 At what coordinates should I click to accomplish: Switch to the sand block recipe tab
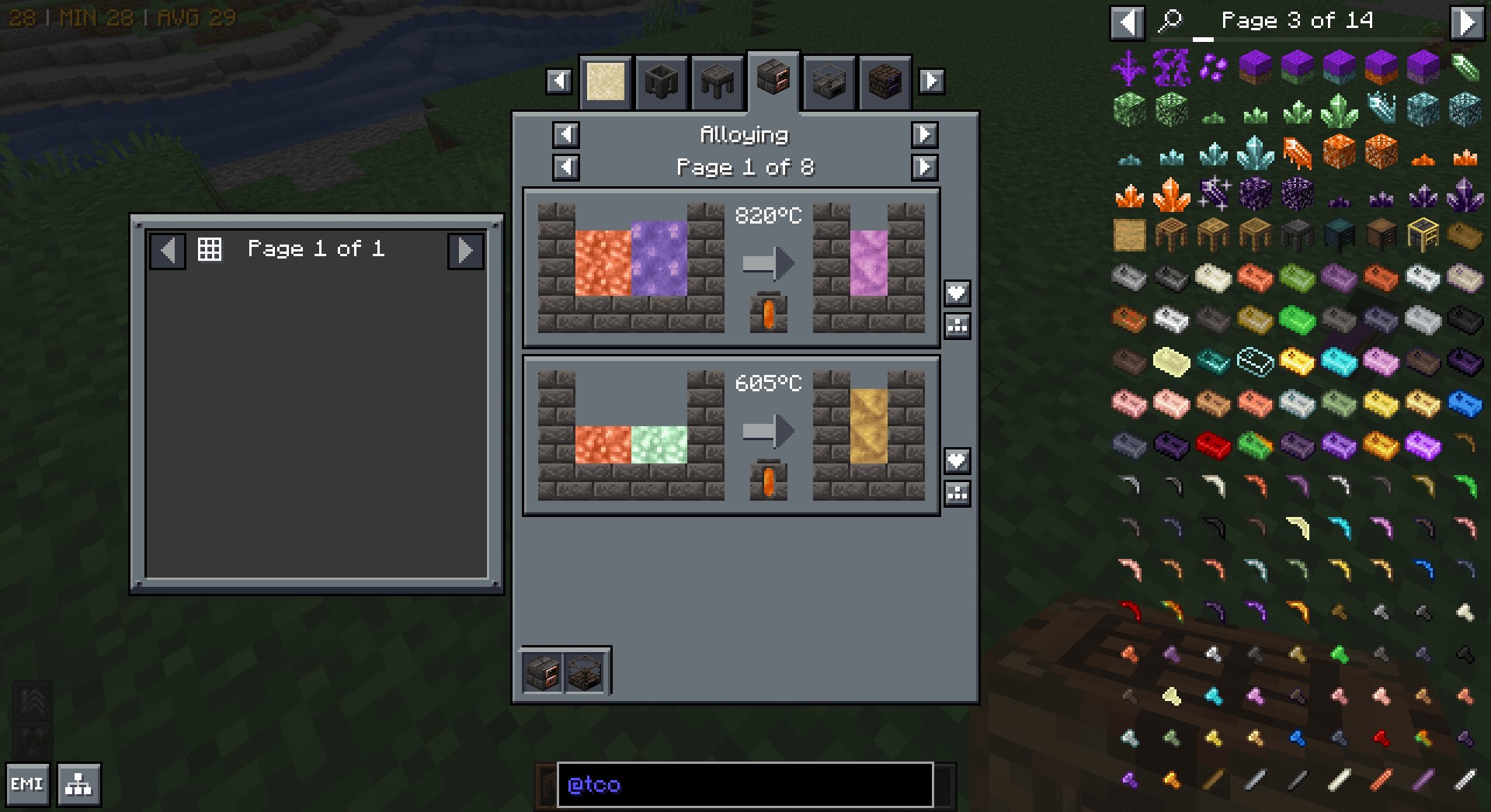click(x=606, y=82)
